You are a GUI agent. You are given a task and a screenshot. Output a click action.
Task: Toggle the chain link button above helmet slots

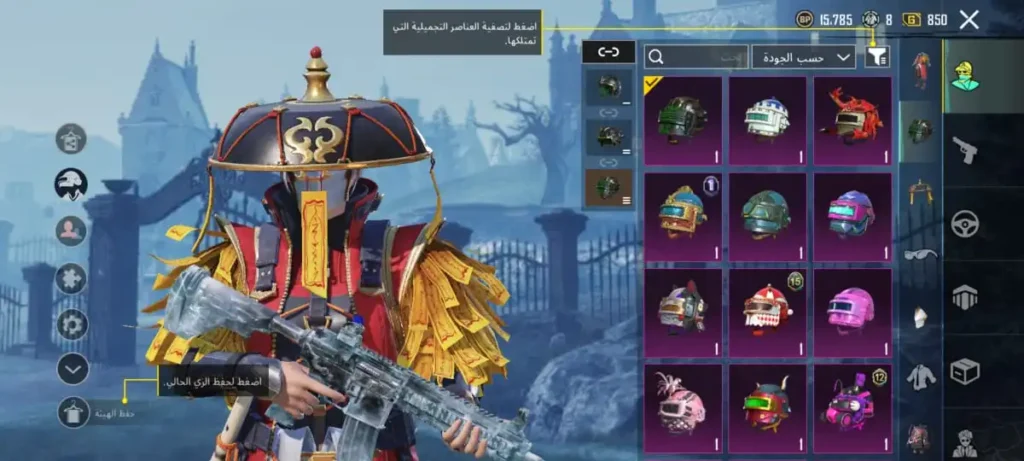tap(608, 52)
